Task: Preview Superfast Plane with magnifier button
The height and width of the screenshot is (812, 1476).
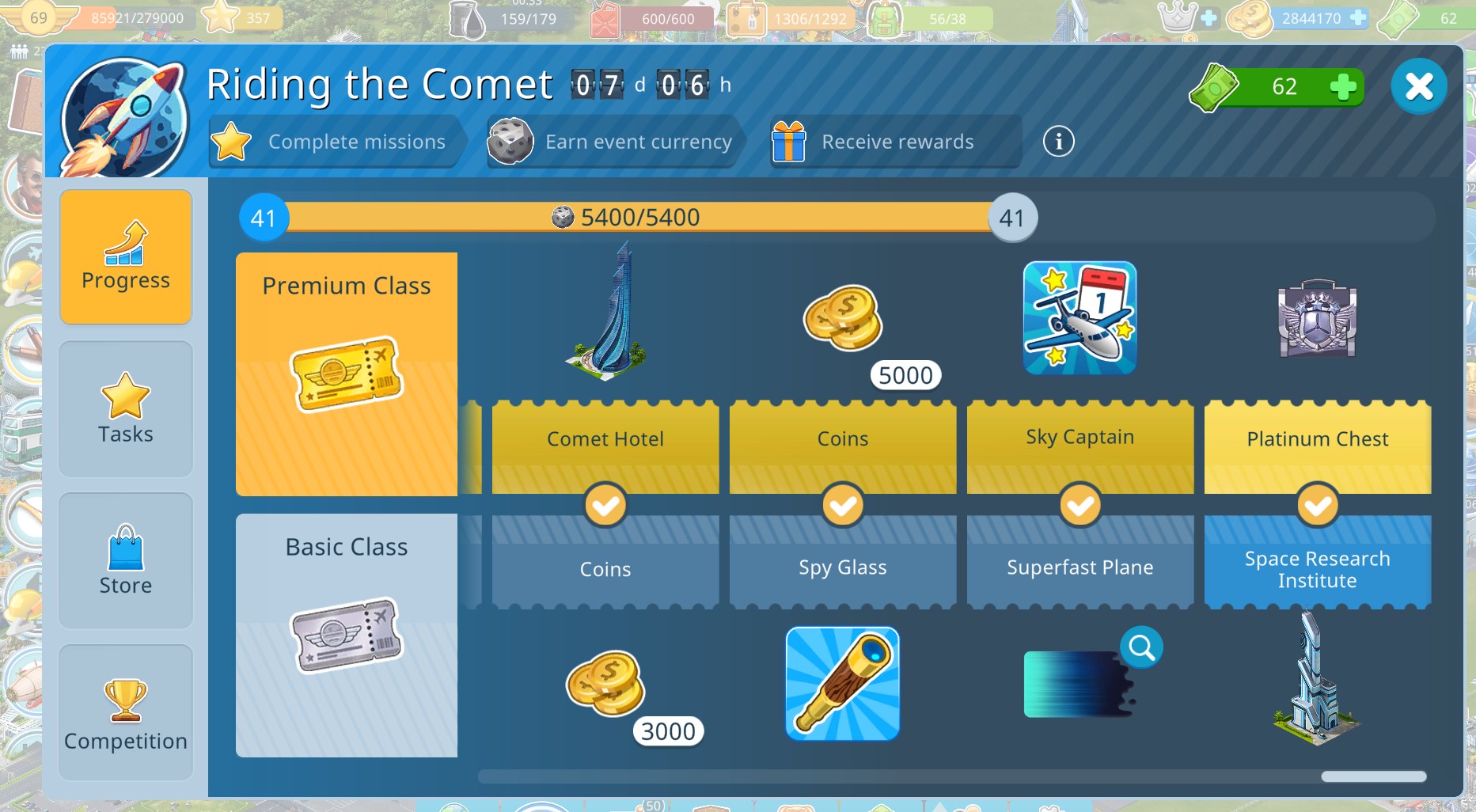Action: pyautogui.click(x=1141, y=647)
